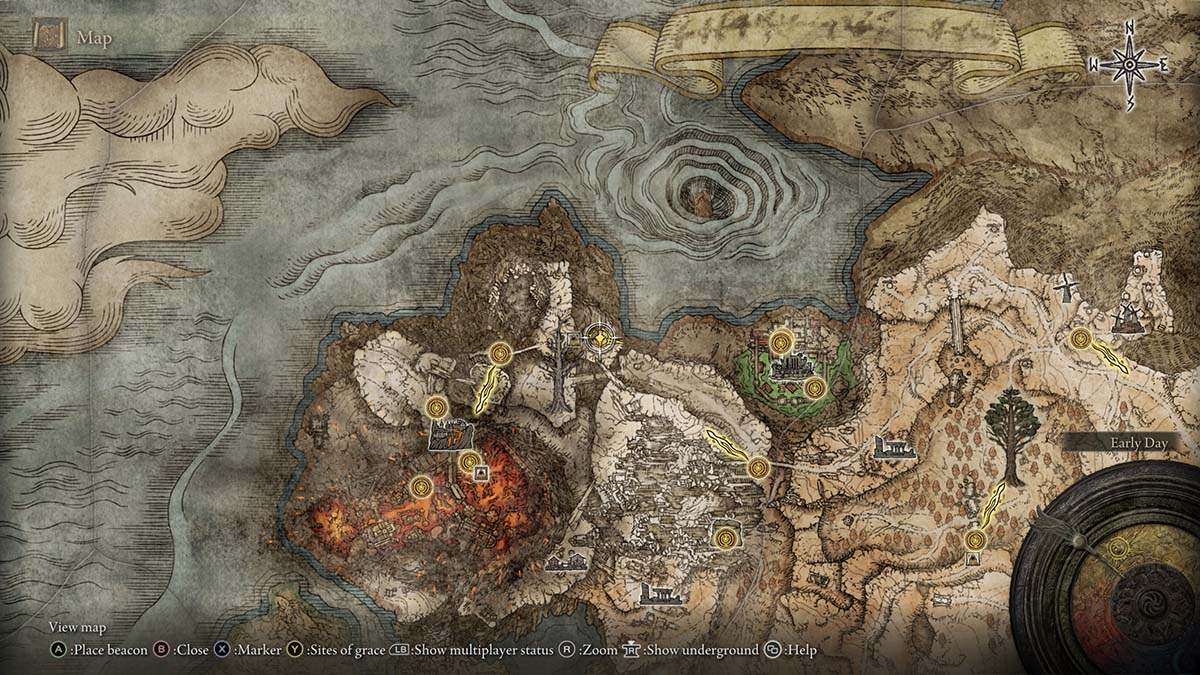This screenshot has height=675, width=1200.
Task: Choose the grace on the road joining both regions
Action: coord(757,467)
